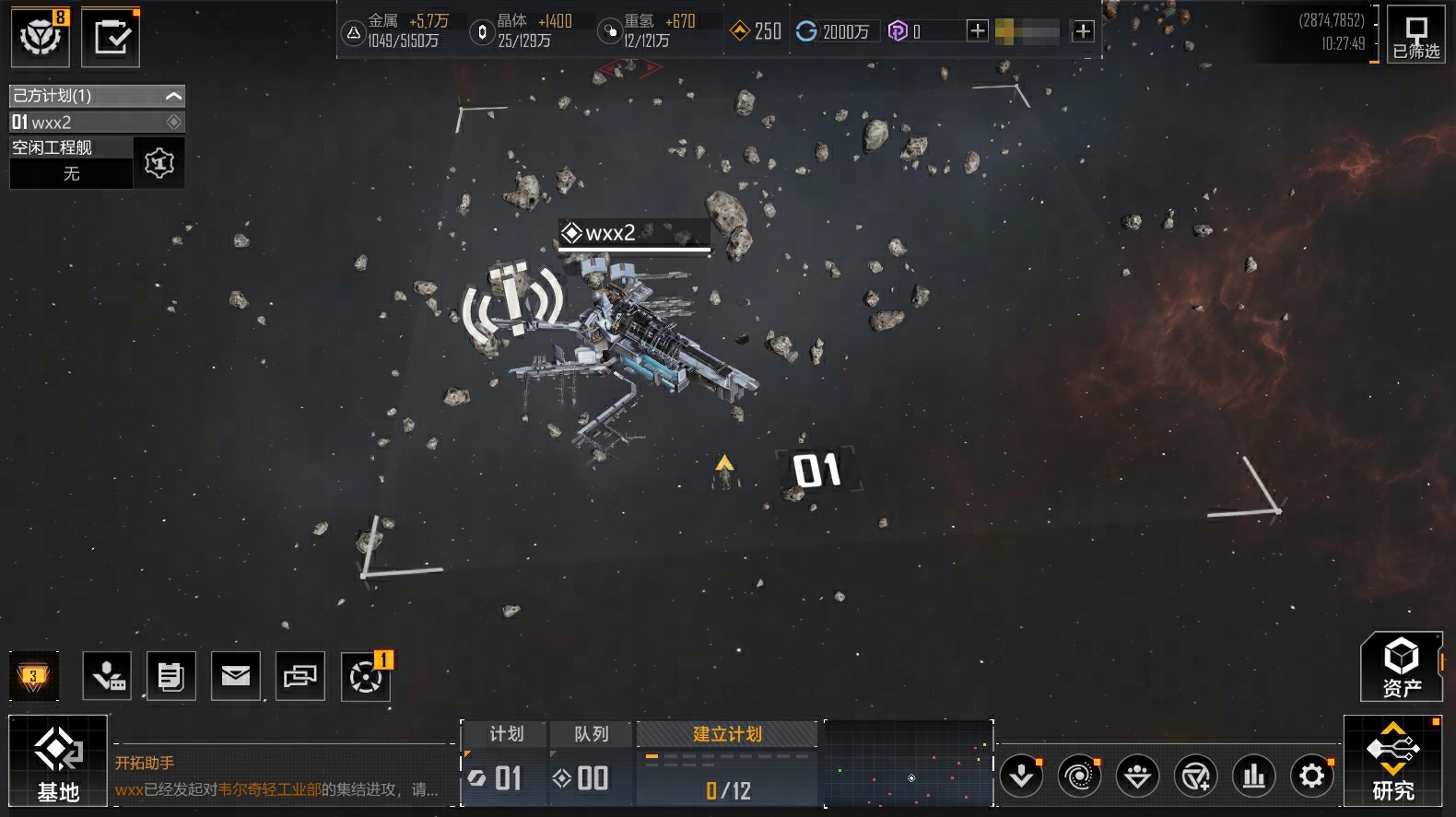The image size is (1456, 817).
Task: Open the 资产 assets panel
Action: tap(1402, 667)
